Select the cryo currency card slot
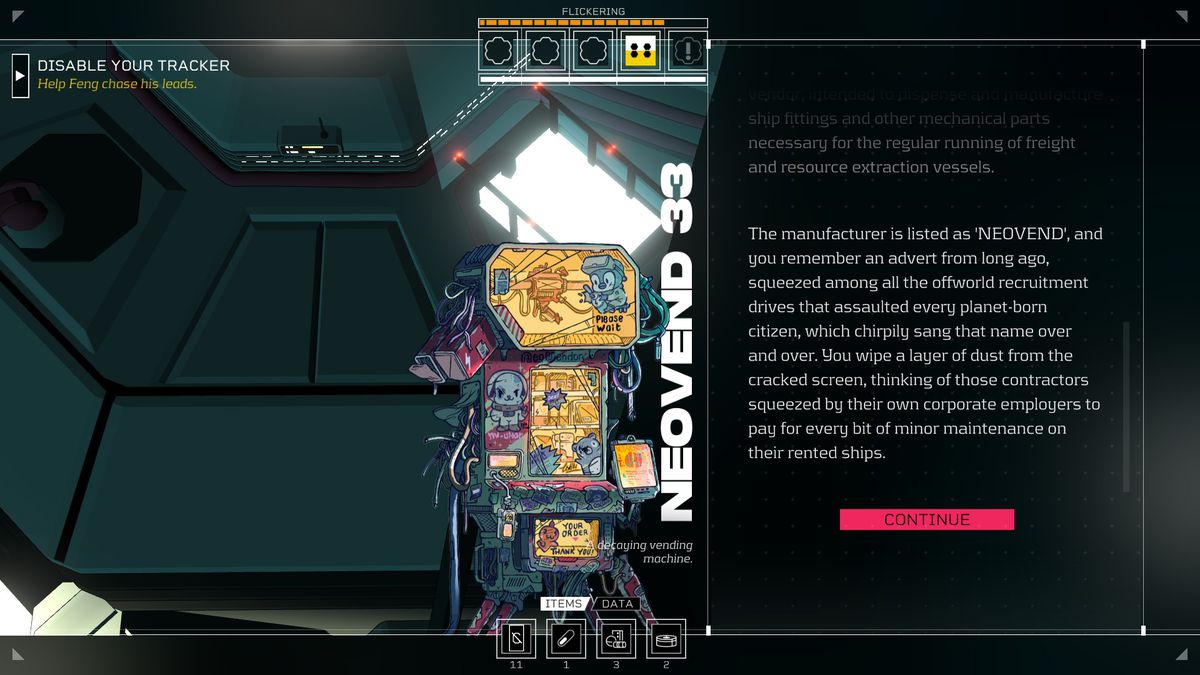The image size is (1200, 675). [x=516, y=639]
